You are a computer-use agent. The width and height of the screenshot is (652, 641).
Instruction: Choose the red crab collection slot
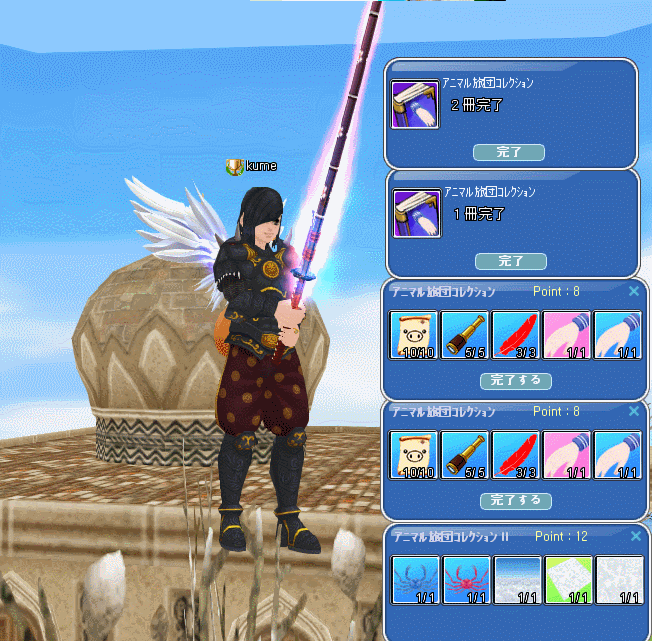[466, 579]
